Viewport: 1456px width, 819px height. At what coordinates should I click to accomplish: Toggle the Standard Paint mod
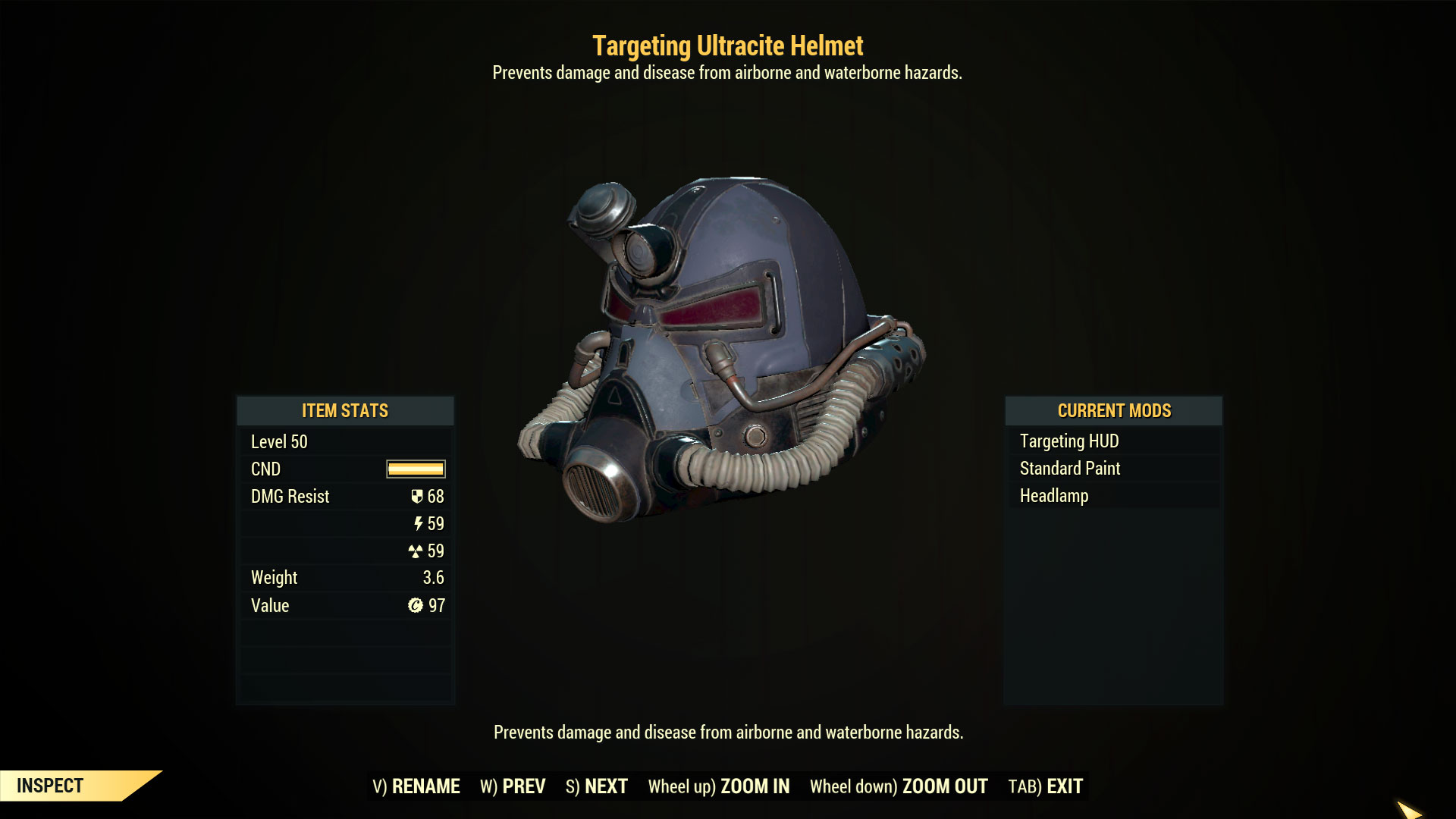click(1069, 468)
